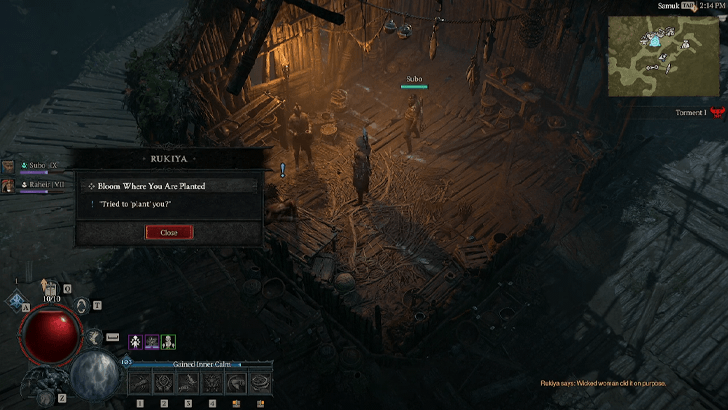The height and width of the screenshot is (410, 728).
Task: Activate the fourth skill slot
Action: tap(212, 383)
